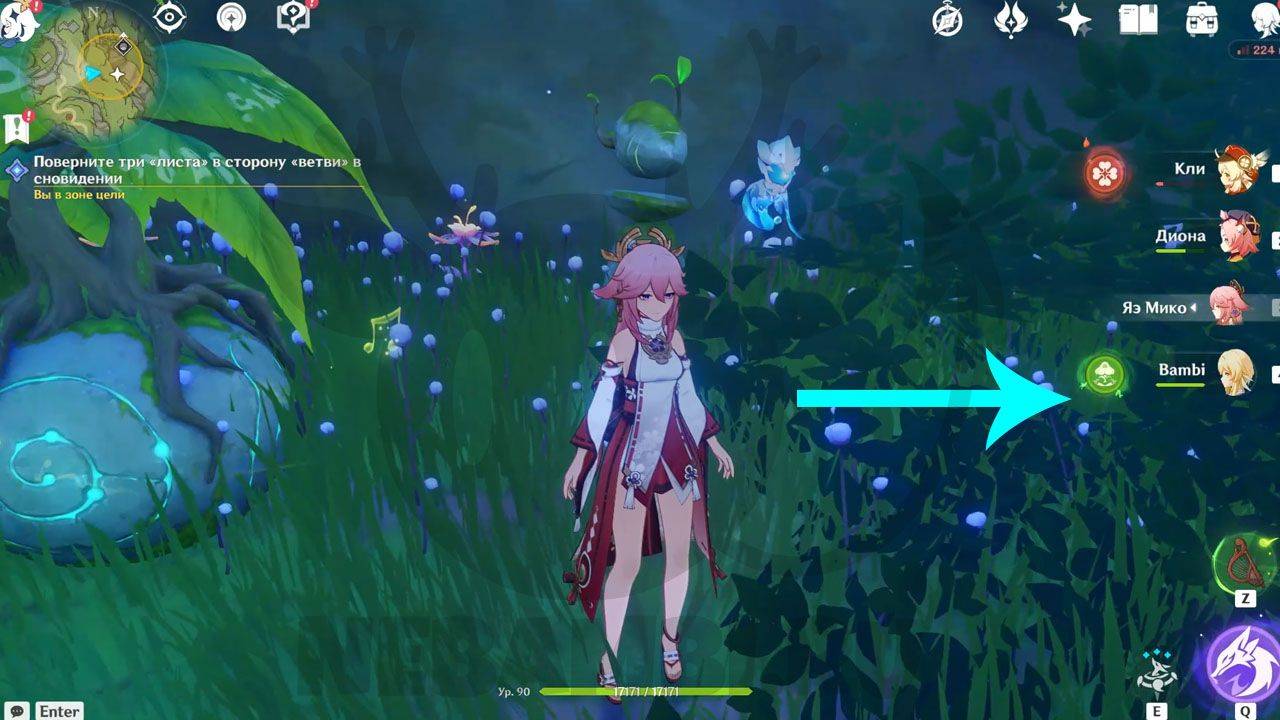Open the tutorial book with question mark

[x=292, y=17]
